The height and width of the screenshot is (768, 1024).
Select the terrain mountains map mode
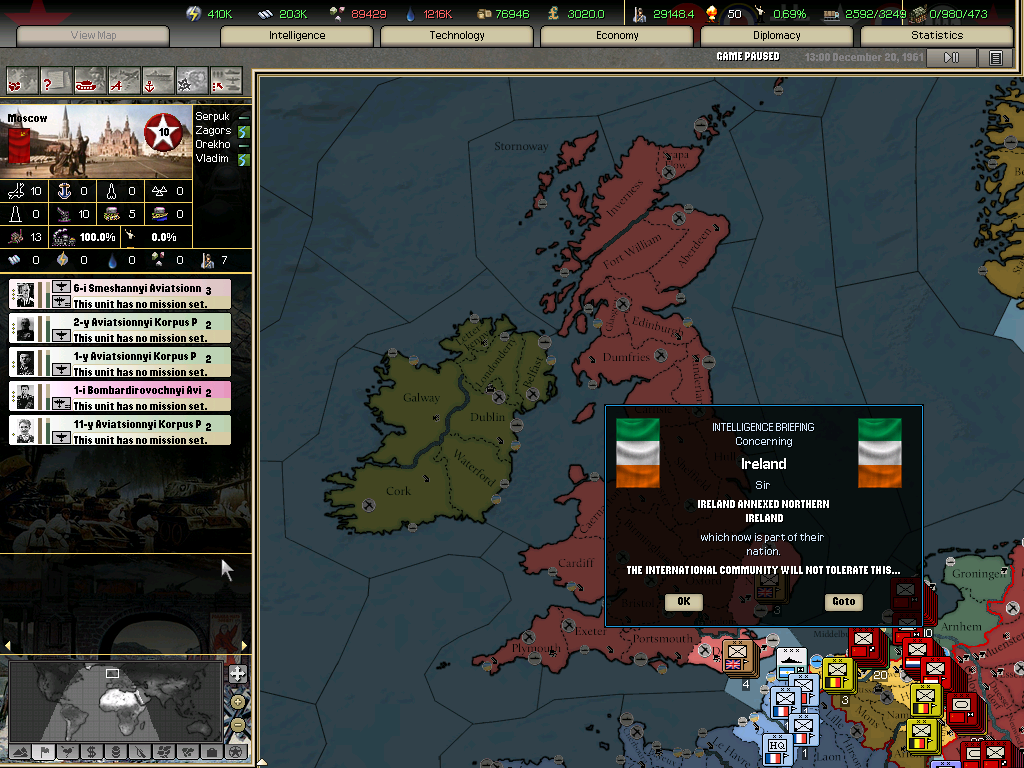(x=19, y=752)
